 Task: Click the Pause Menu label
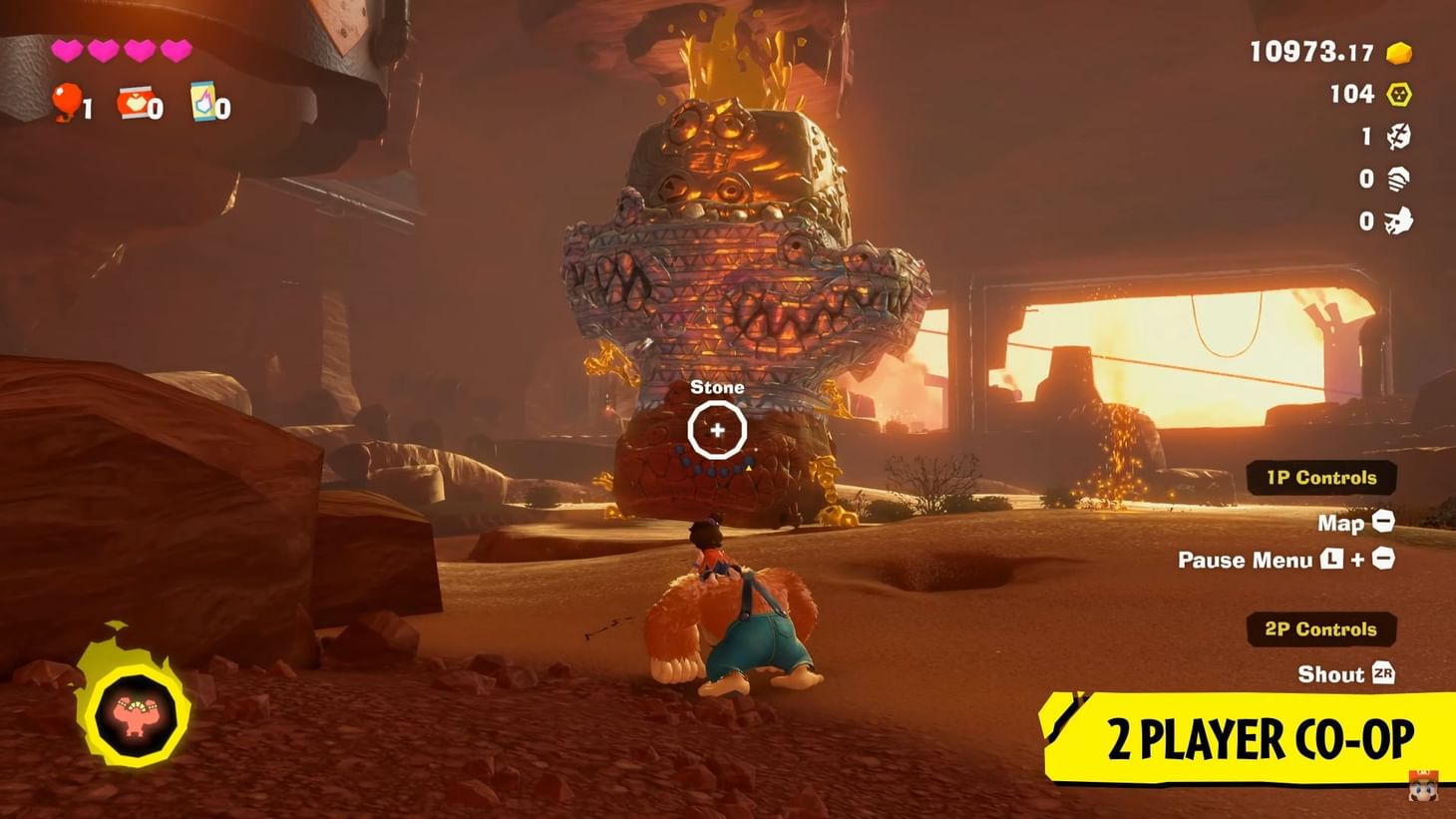[x=1250, y=560]
